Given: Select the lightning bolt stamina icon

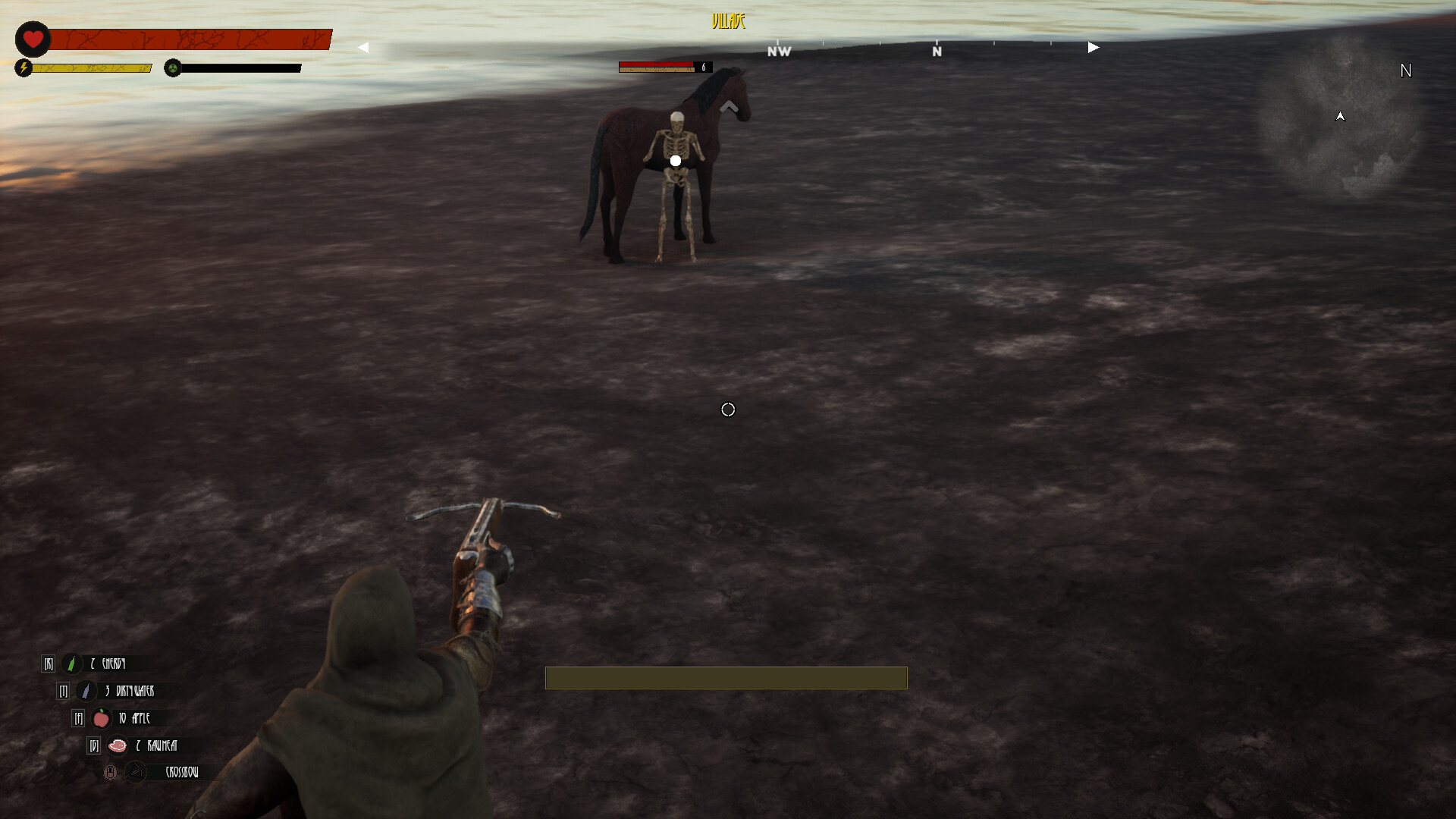Looking at the screenshot, I should [x=25, y=68].
